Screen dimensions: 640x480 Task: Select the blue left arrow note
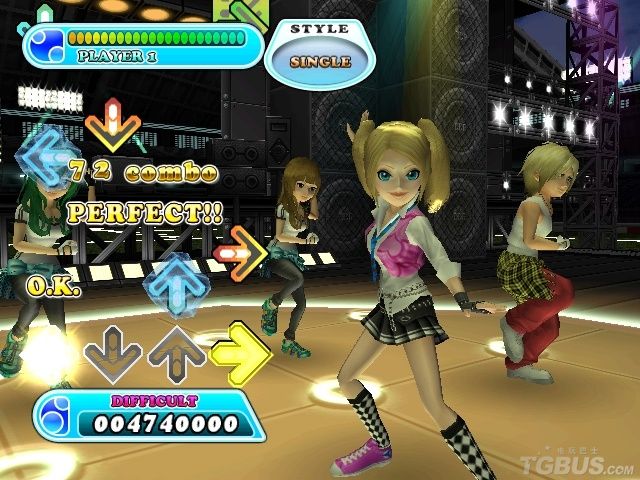[45, 158]
